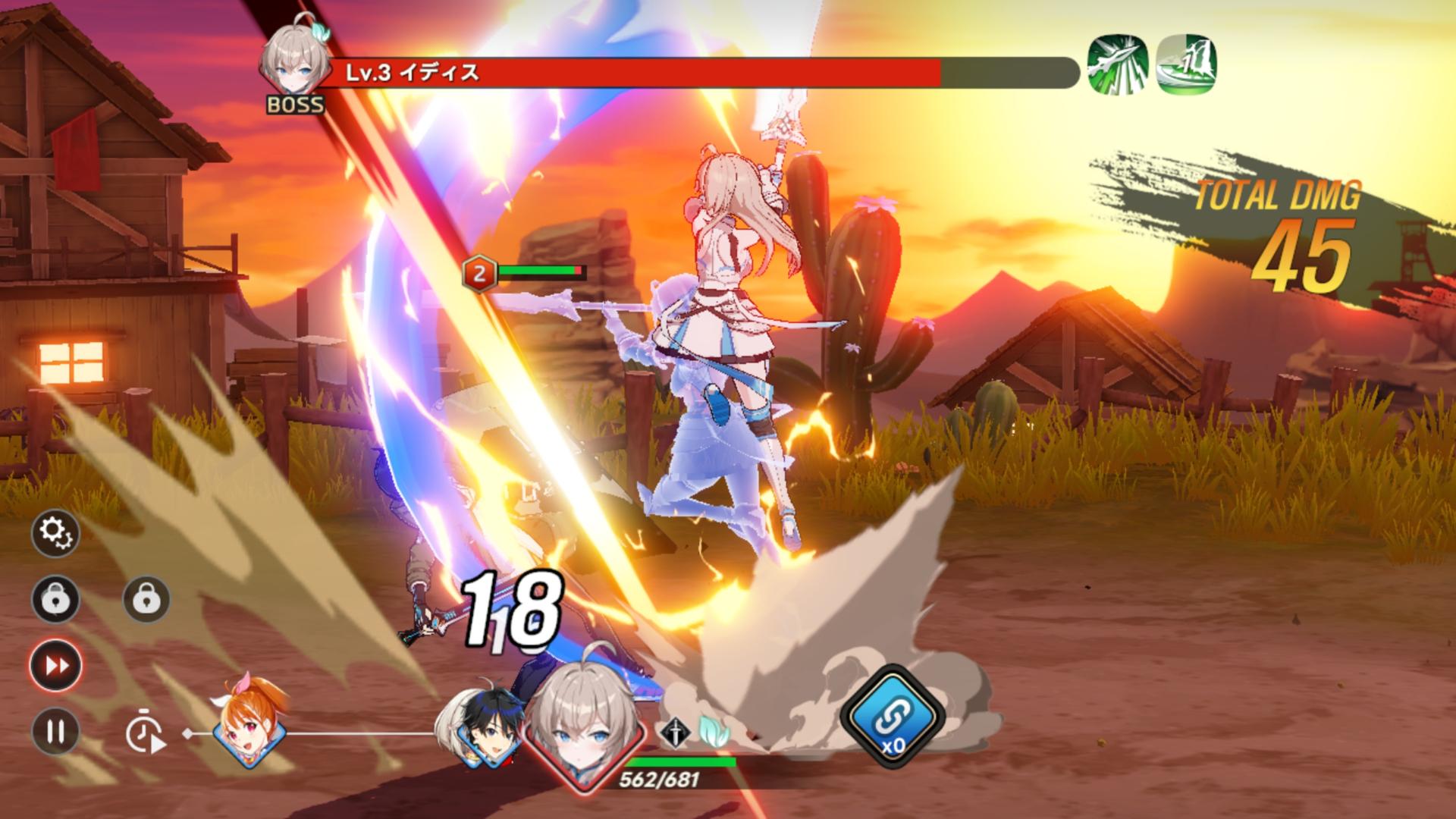Tap the stopwatch auto-play icon
This screenshot has height=819, width=1456.
click(x=145, y=734)
